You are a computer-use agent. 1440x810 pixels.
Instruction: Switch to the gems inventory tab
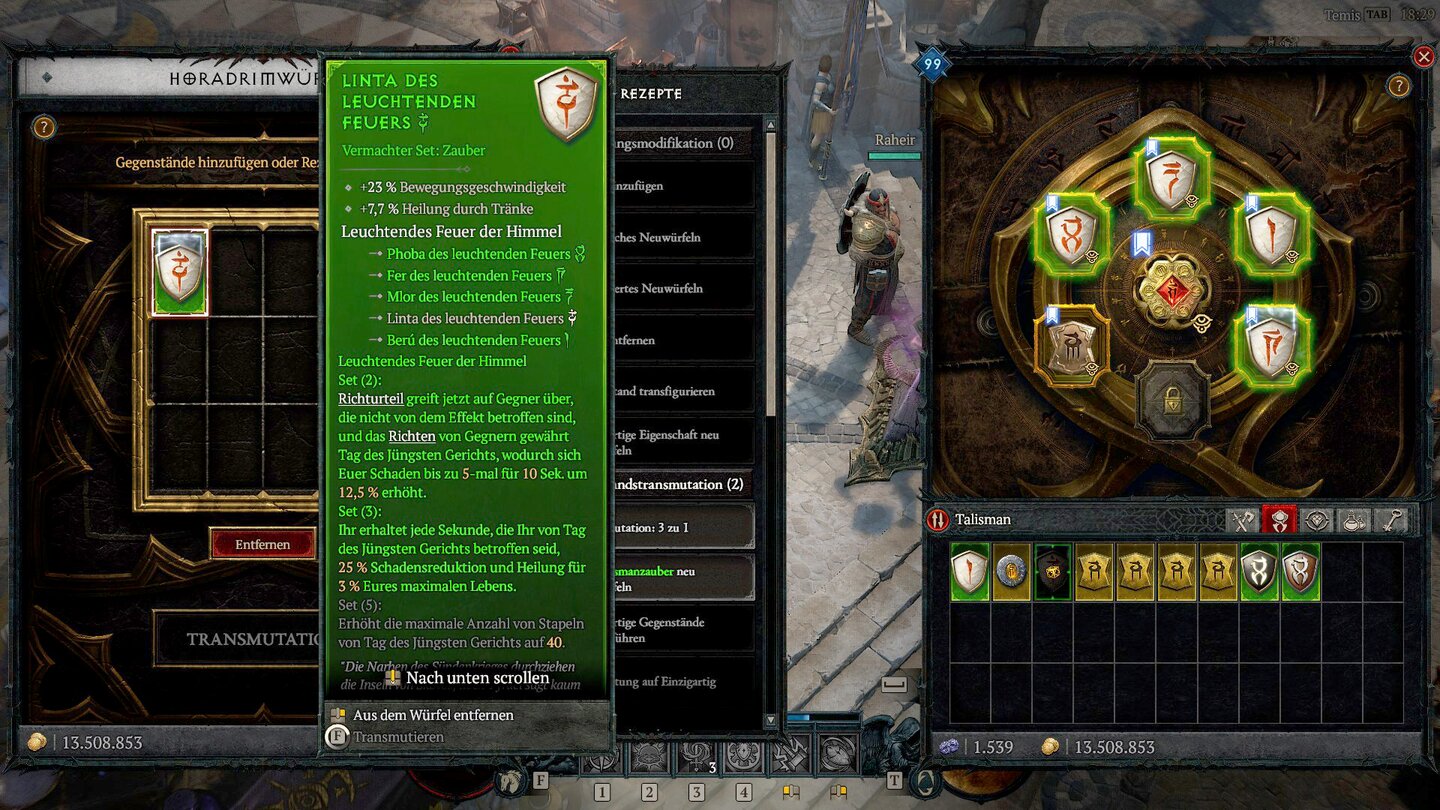(x=1317, y=520)
